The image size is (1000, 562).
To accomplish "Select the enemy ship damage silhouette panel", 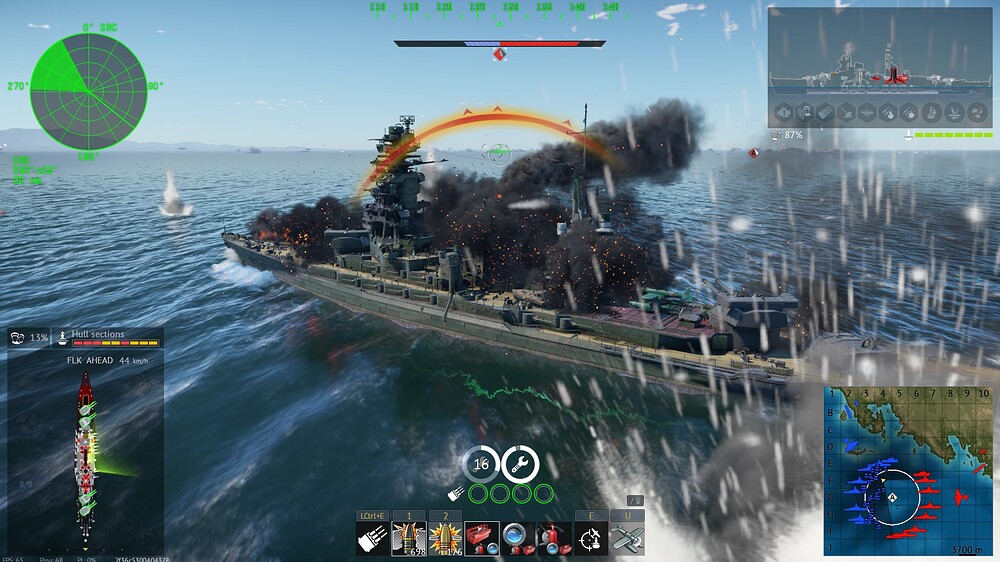I will [880, 66].
